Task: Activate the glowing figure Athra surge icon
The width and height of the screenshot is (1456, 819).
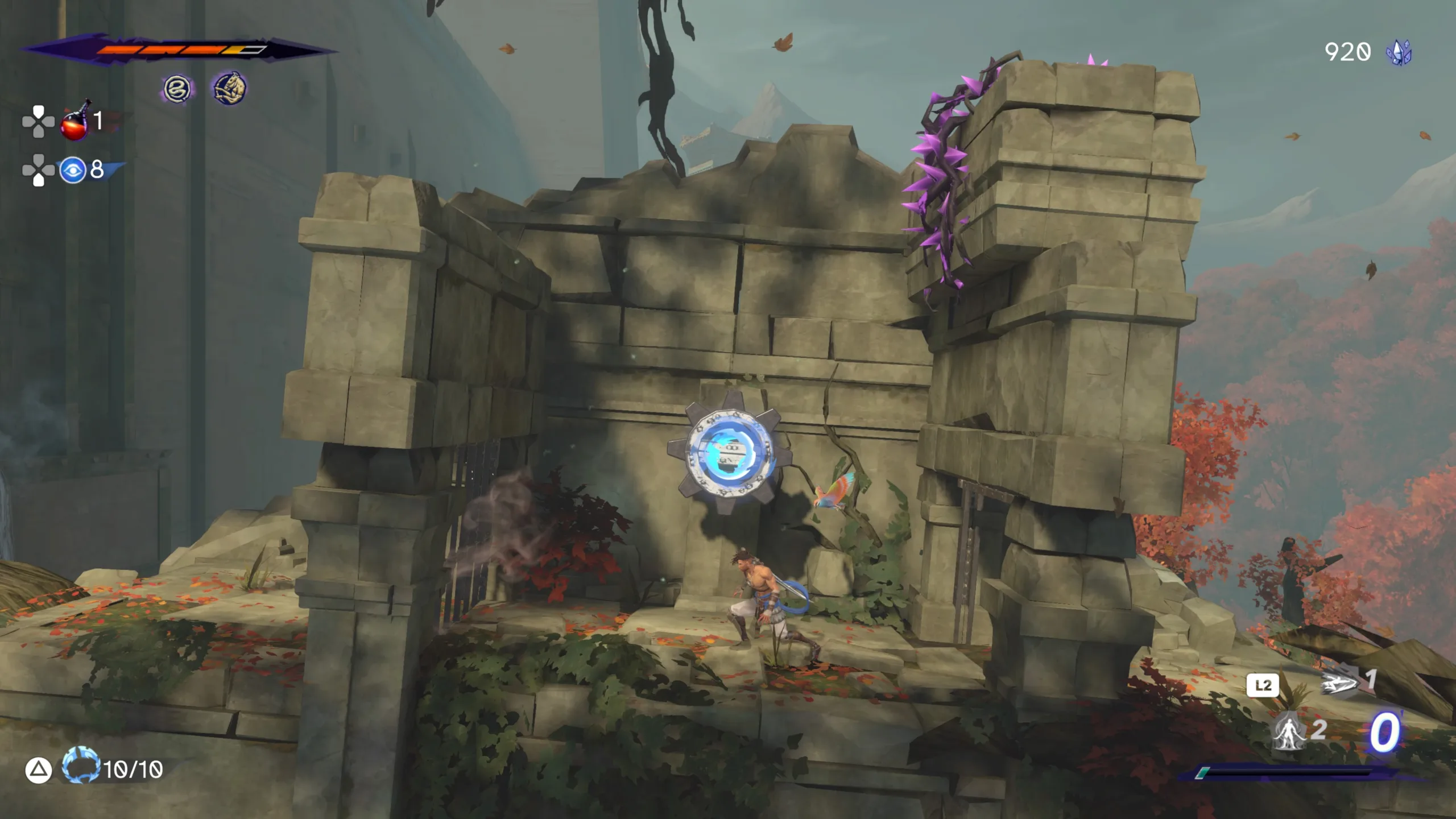Action: (x=1289, y=732)
